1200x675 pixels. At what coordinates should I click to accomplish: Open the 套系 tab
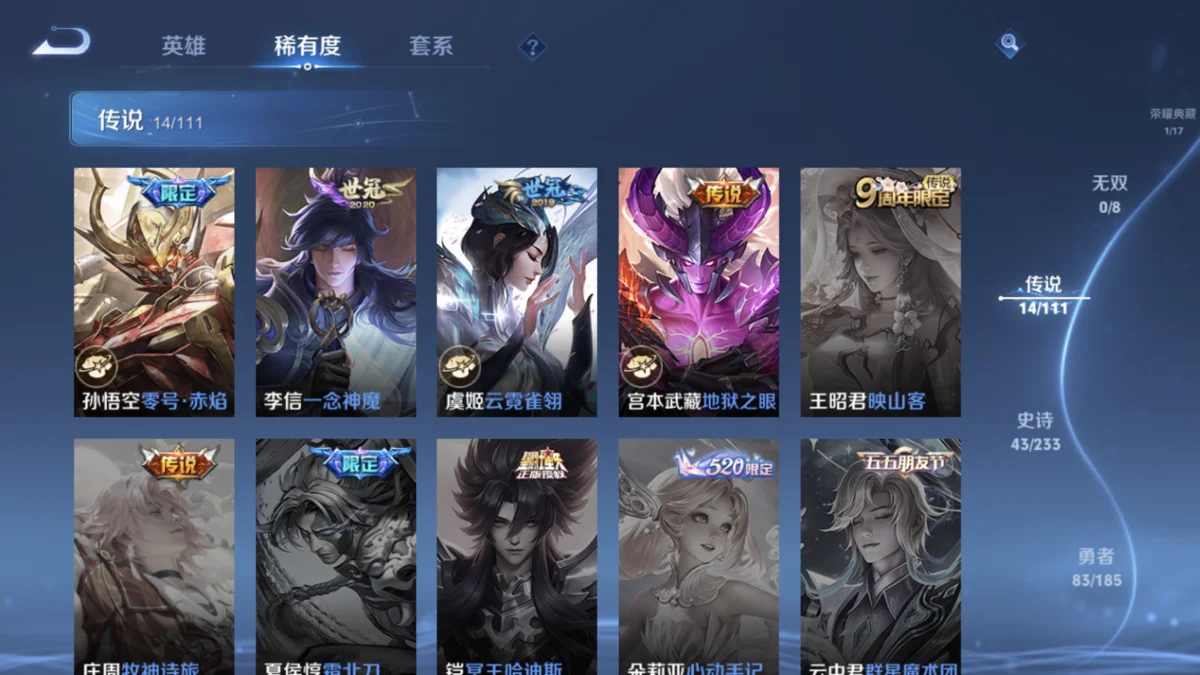(x=431, y=46)
